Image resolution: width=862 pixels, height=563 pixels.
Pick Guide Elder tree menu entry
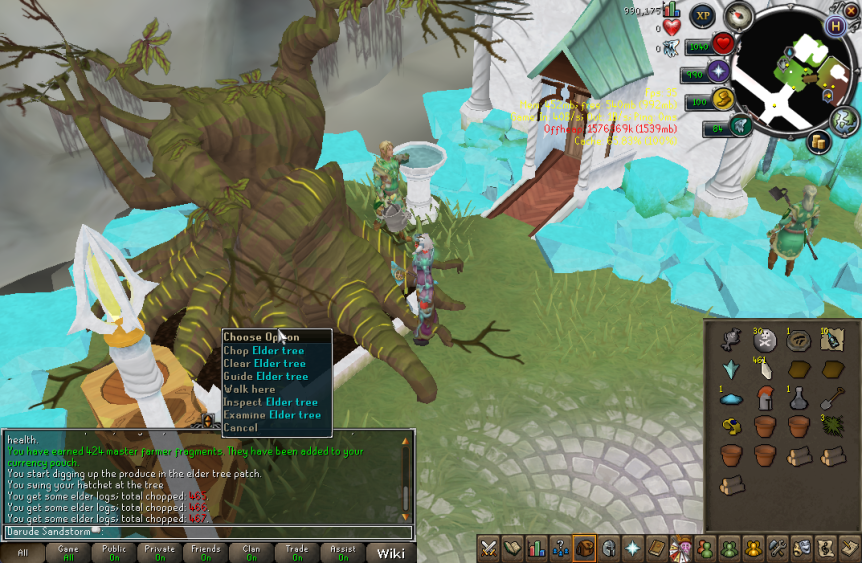(x=266, y=377)
